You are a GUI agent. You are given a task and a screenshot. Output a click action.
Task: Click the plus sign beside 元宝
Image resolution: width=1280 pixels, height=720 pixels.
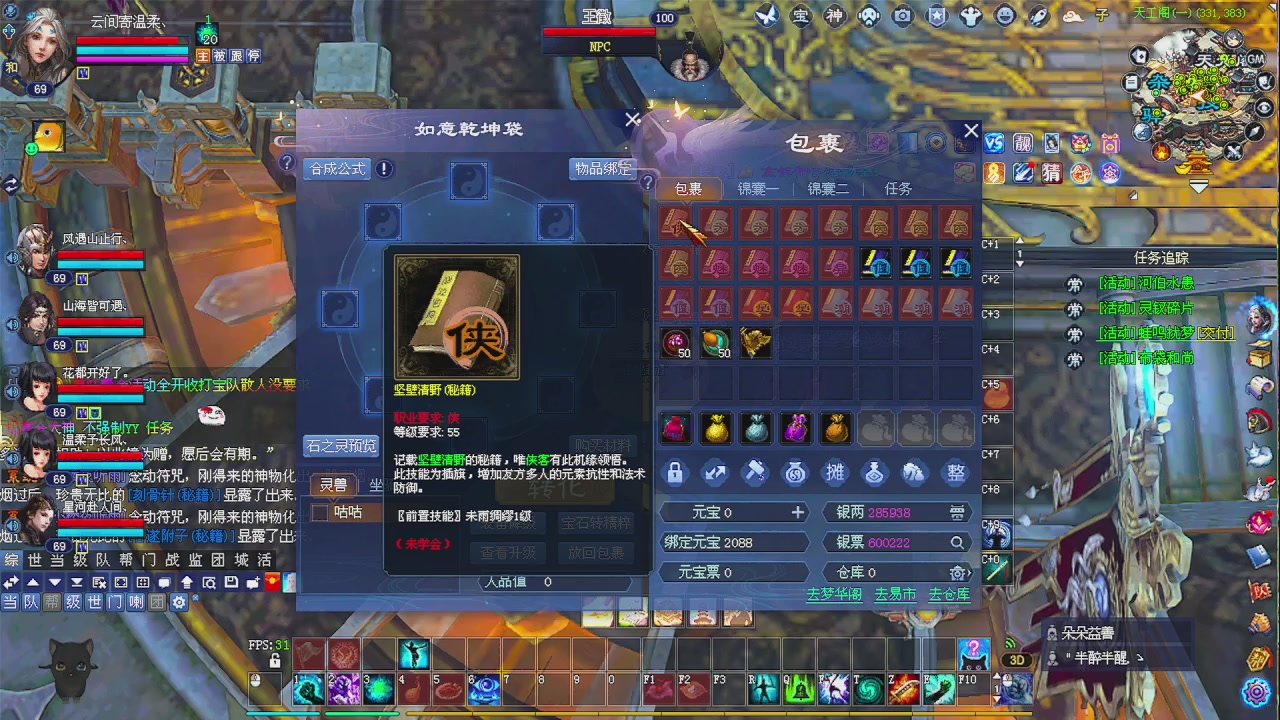click(798, 512)
